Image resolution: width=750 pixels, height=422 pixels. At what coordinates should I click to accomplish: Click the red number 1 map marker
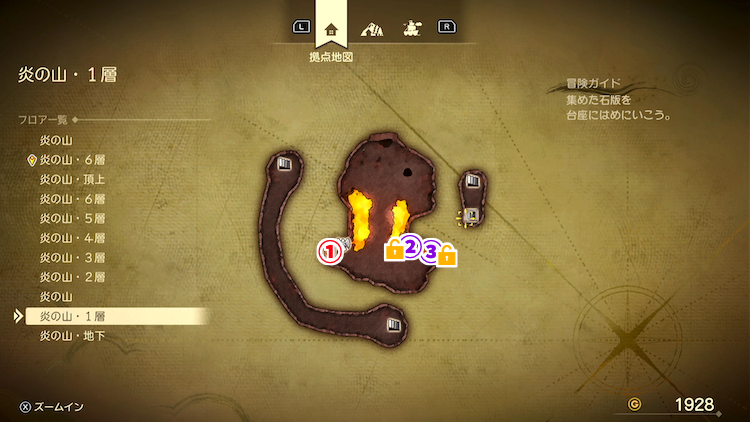point(330,251)
